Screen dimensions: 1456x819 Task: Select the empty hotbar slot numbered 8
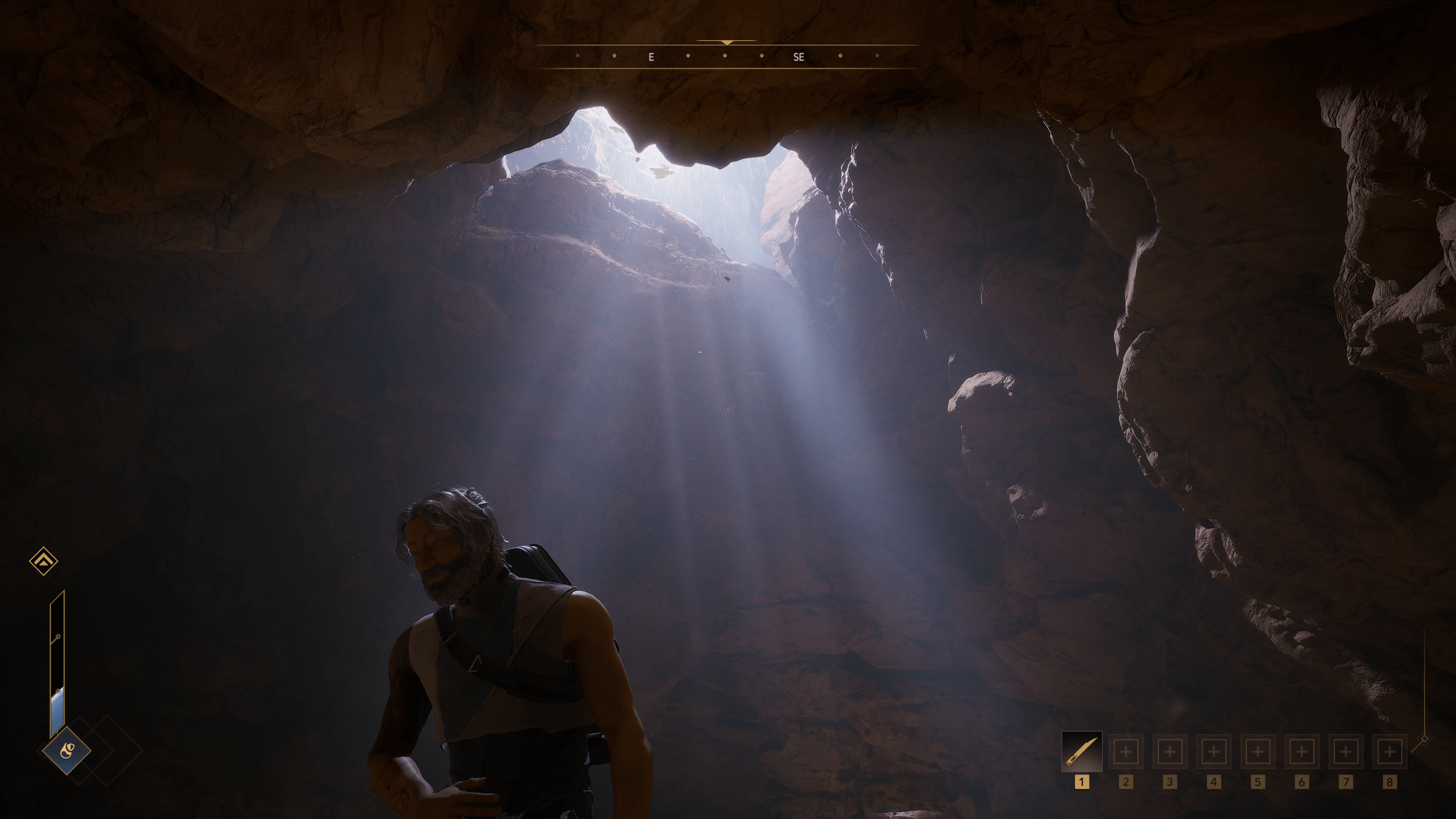click(x=1390, y=752)
